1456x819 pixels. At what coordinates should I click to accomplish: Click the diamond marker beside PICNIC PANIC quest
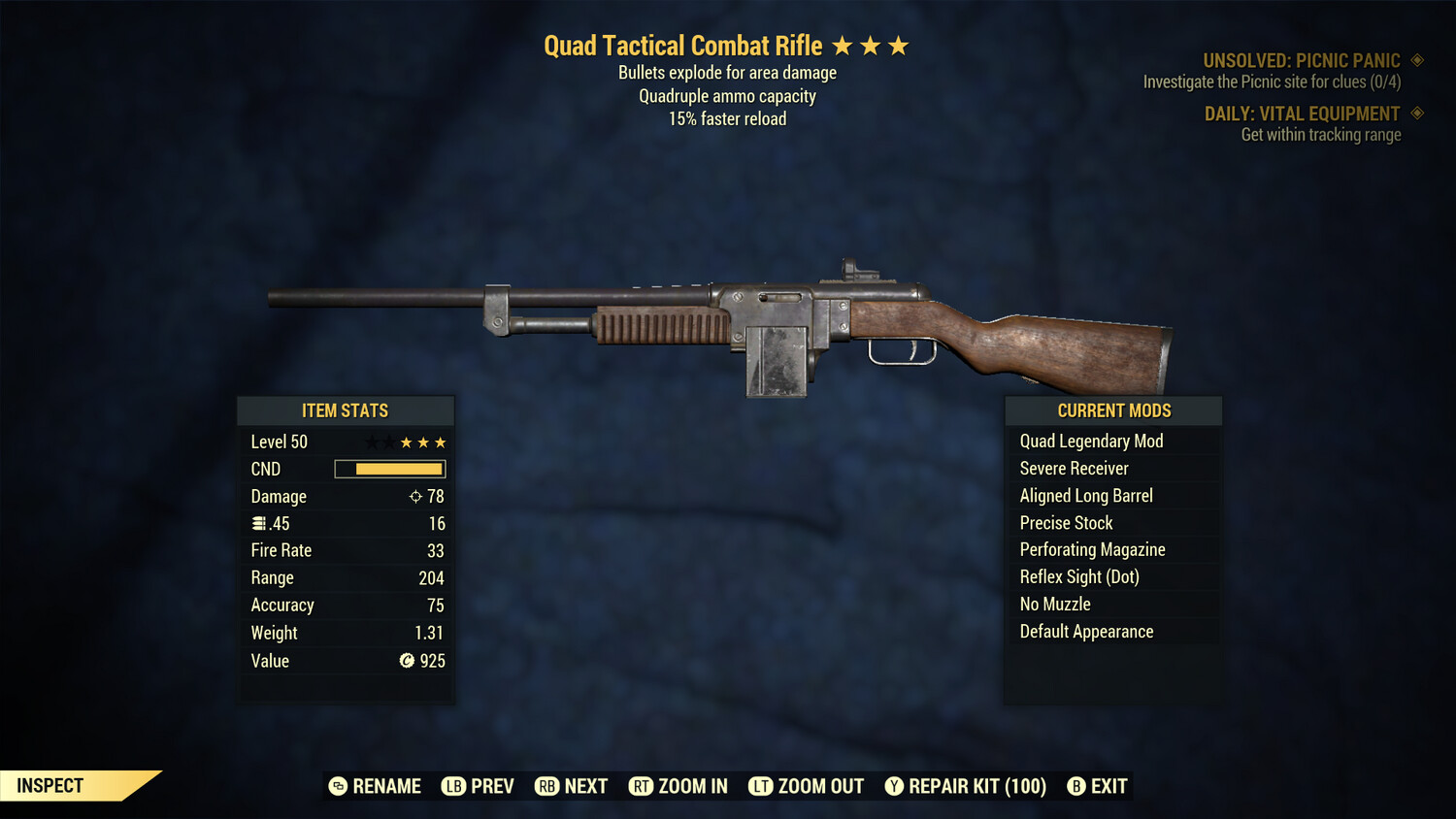click(1415, 59)
